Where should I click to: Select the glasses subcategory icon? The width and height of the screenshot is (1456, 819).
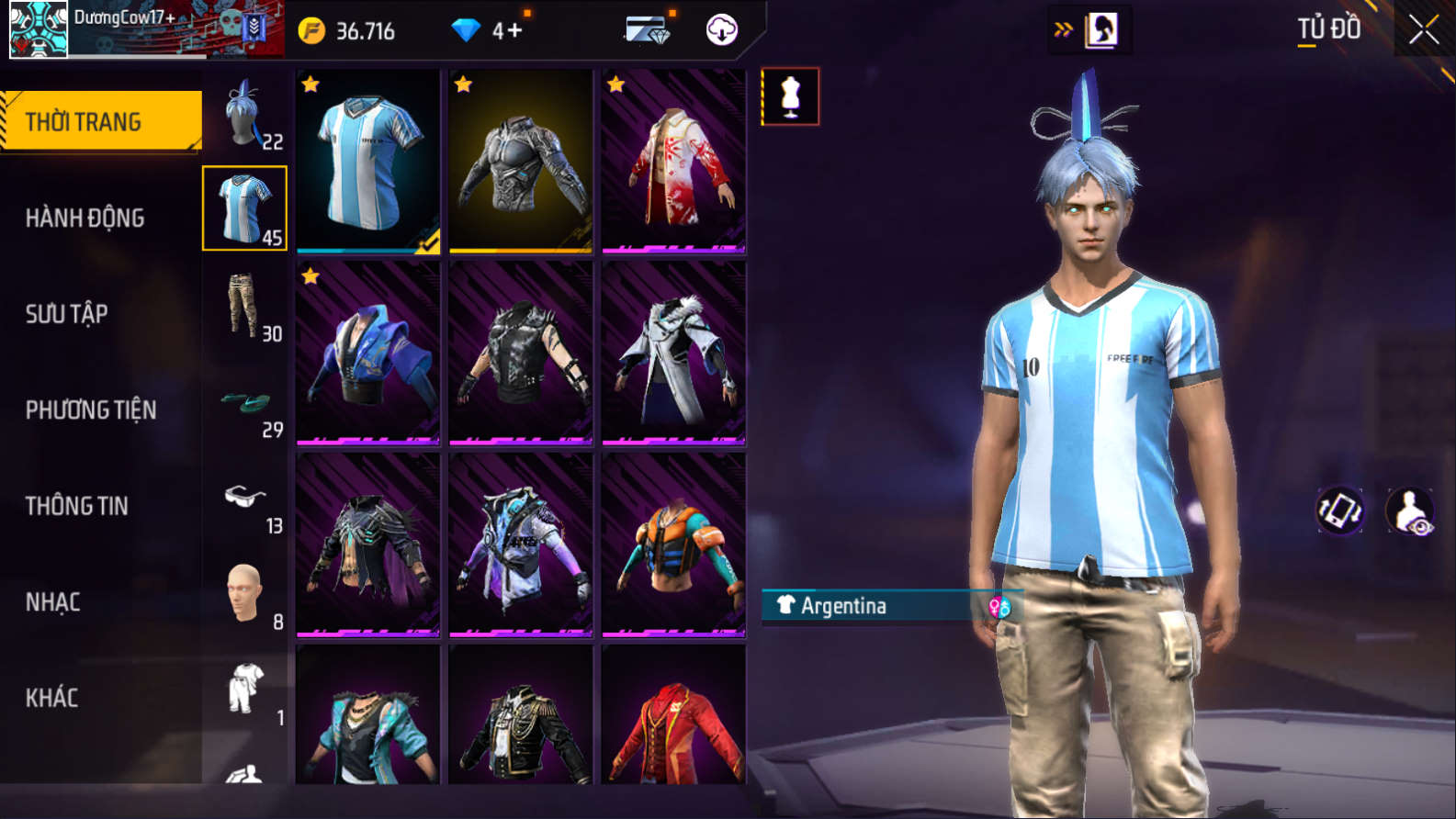coord(245,499)
